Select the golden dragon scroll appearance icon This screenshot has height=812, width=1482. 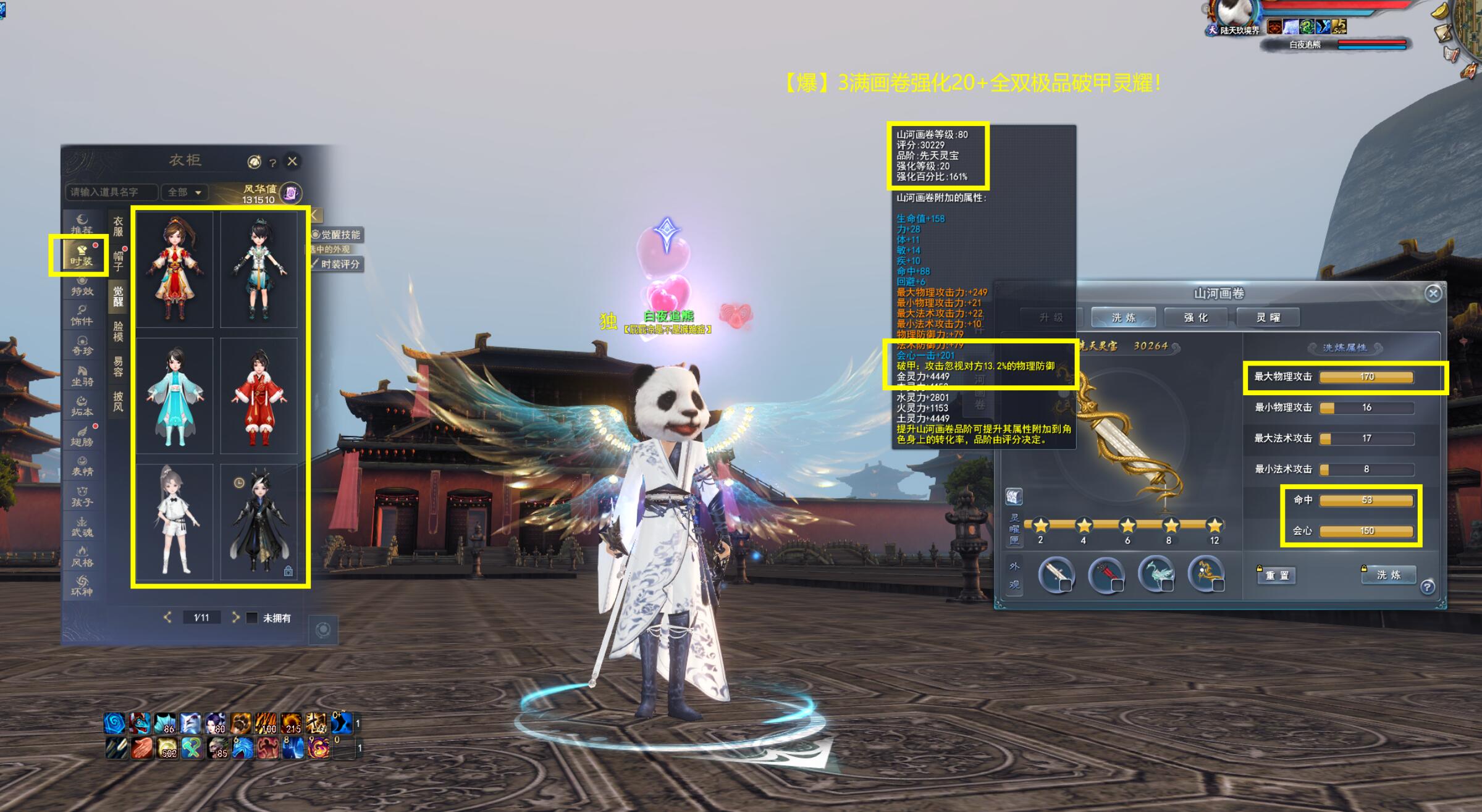click(x=1206, y=574)
